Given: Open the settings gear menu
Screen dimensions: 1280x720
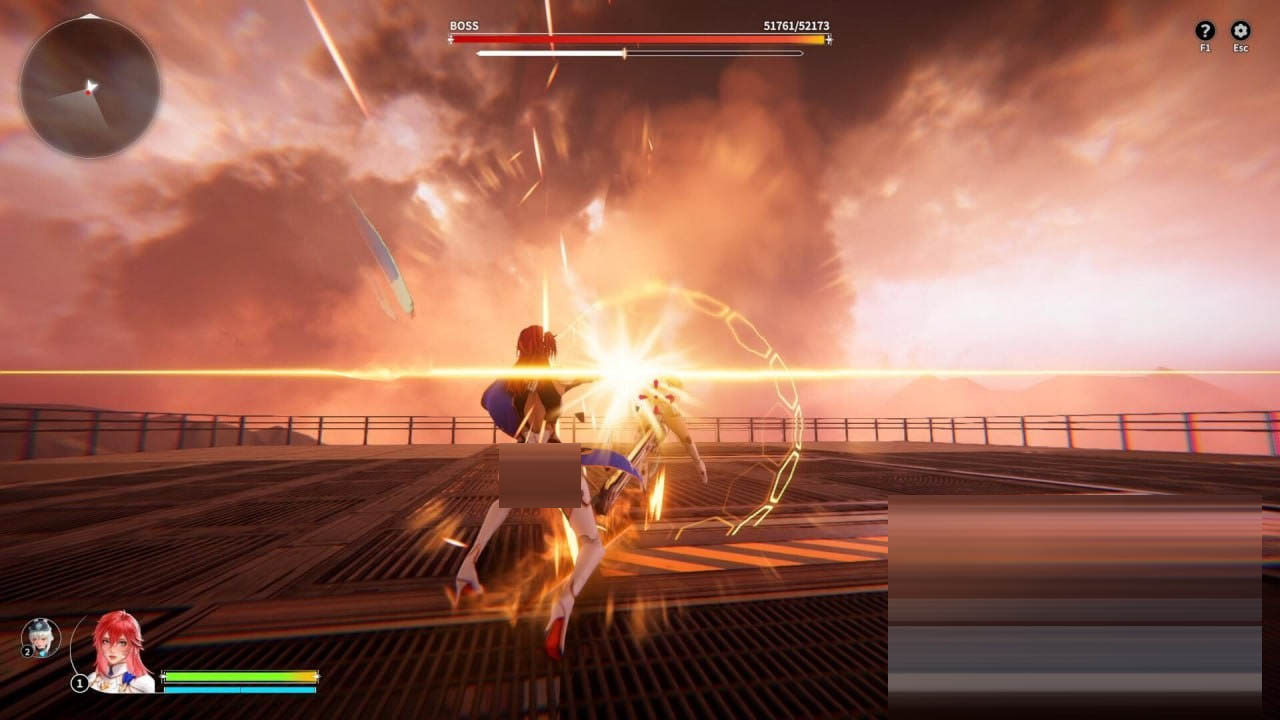Looking at the screenshot, I should pos(1240,31).
